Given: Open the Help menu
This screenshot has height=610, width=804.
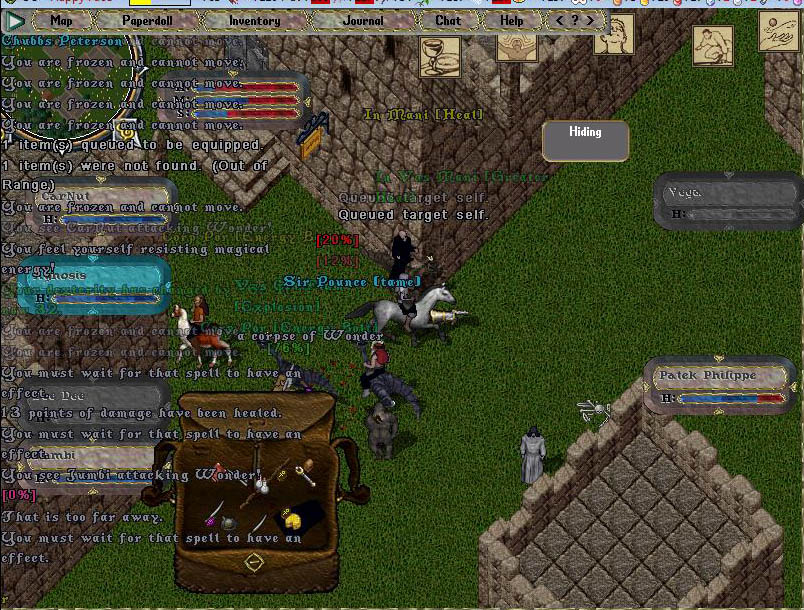Looking at the screenshot, I should (x=511, y=20).
